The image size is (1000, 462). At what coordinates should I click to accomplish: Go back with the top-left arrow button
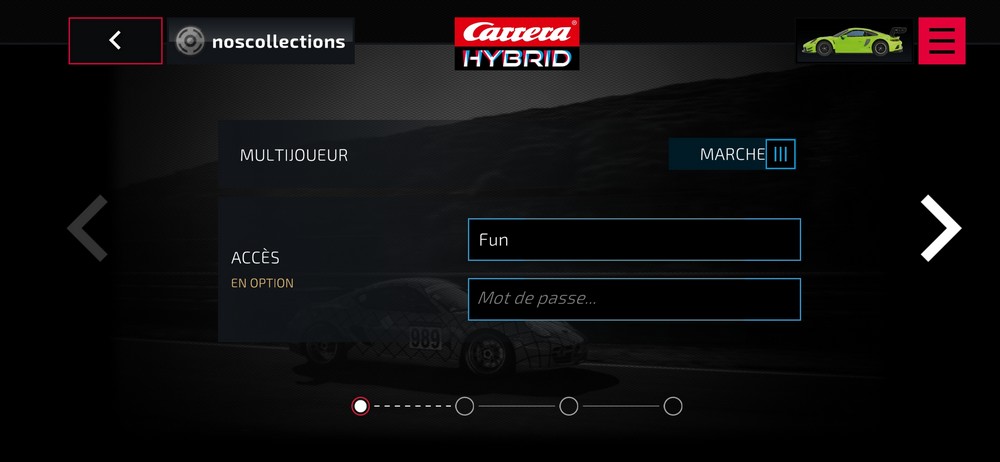click(x=115, y=41)
